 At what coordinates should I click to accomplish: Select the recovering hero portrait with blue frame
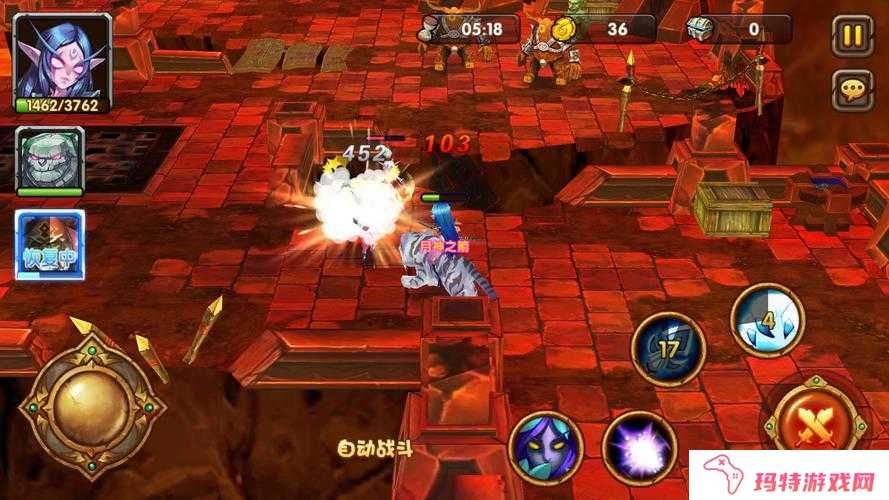point(50,244)
